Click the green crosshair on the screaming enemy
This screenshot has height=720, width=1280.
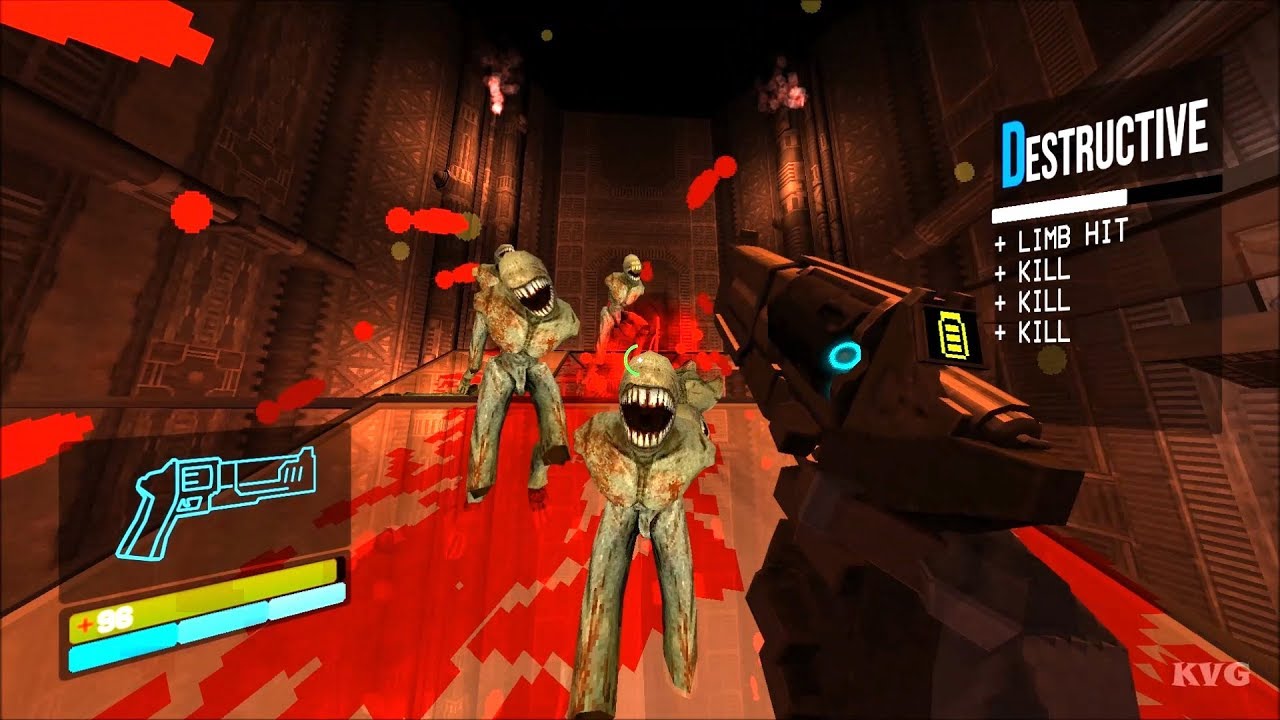click(x=630, y=358)
